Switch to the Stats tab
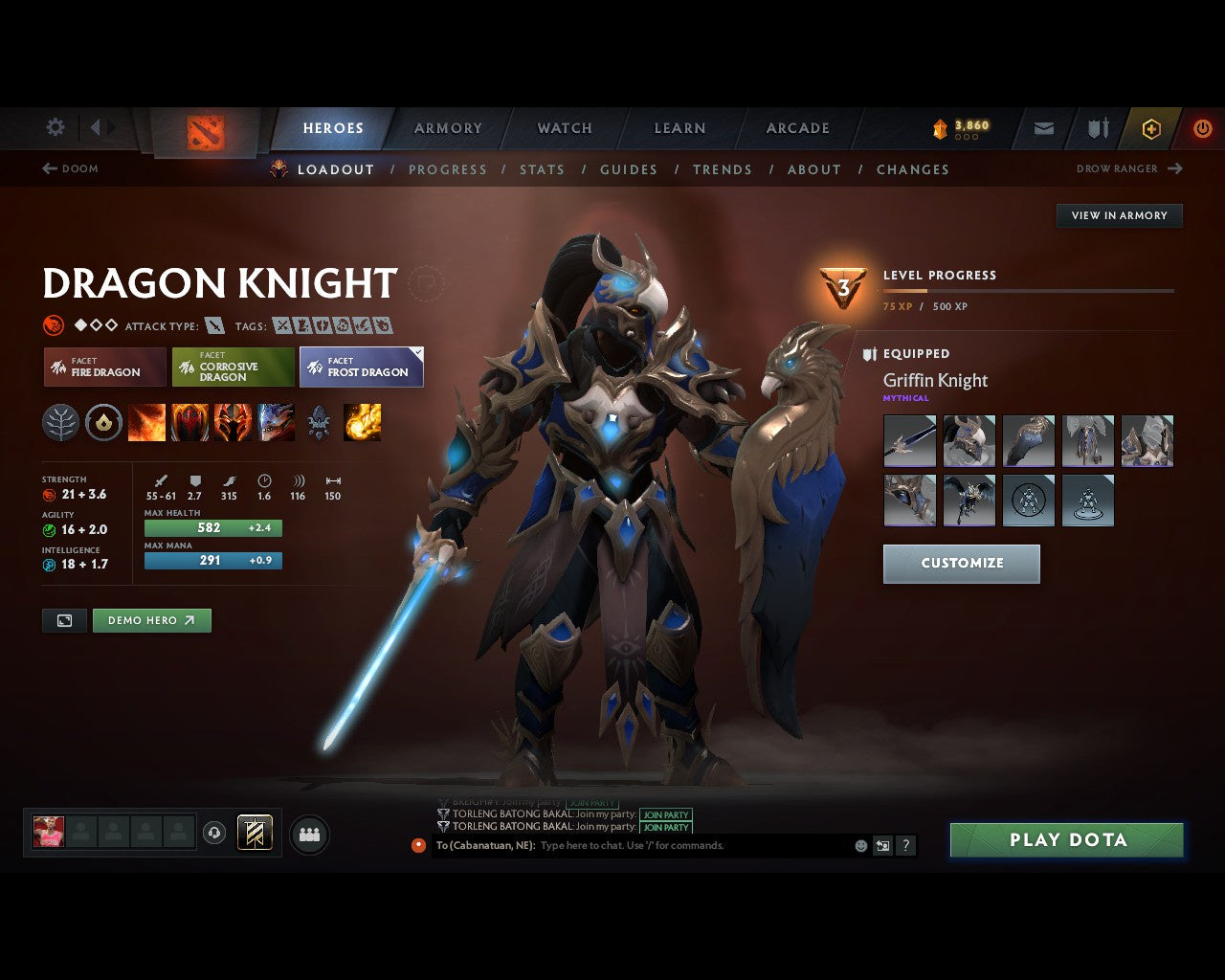Image resolution: width=1225 pixels, height=980 pixels. pyautogui.click(x=542, y=169)
